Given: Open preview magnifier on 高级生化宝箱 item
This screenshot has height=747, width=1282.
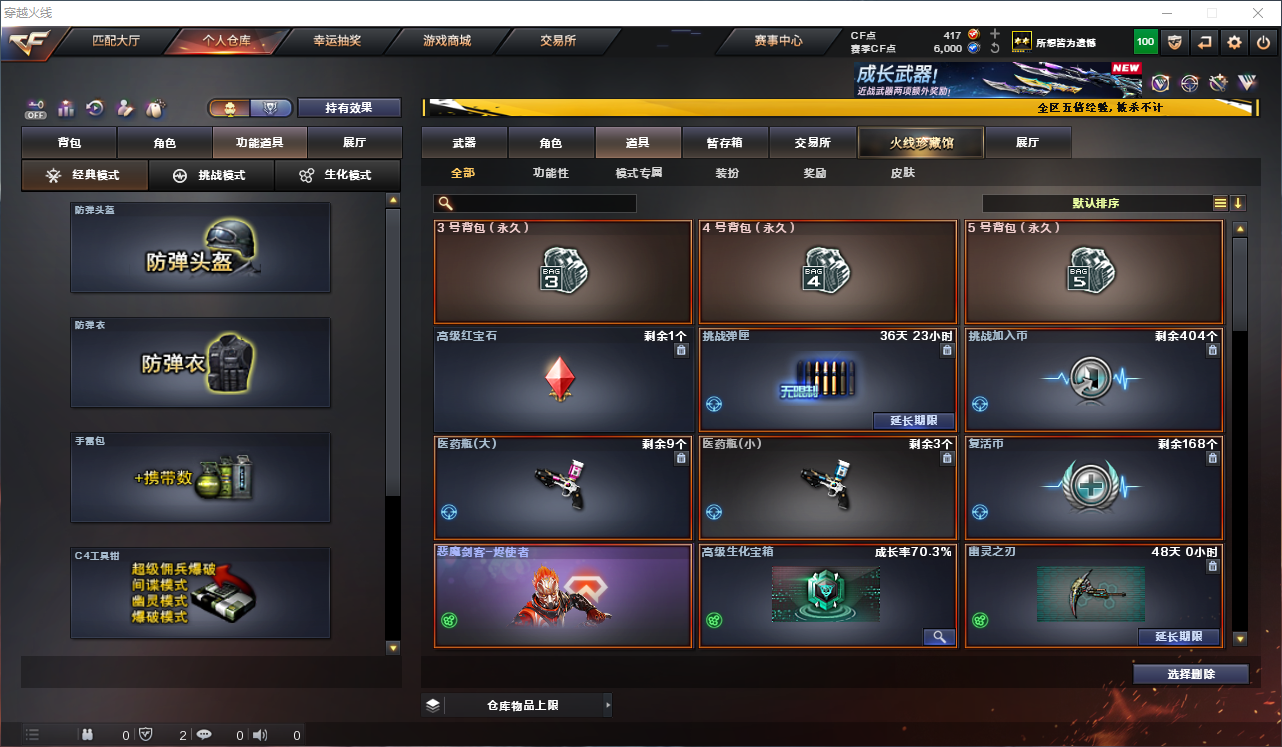Looking at the screenshot, I should point(938,637).
